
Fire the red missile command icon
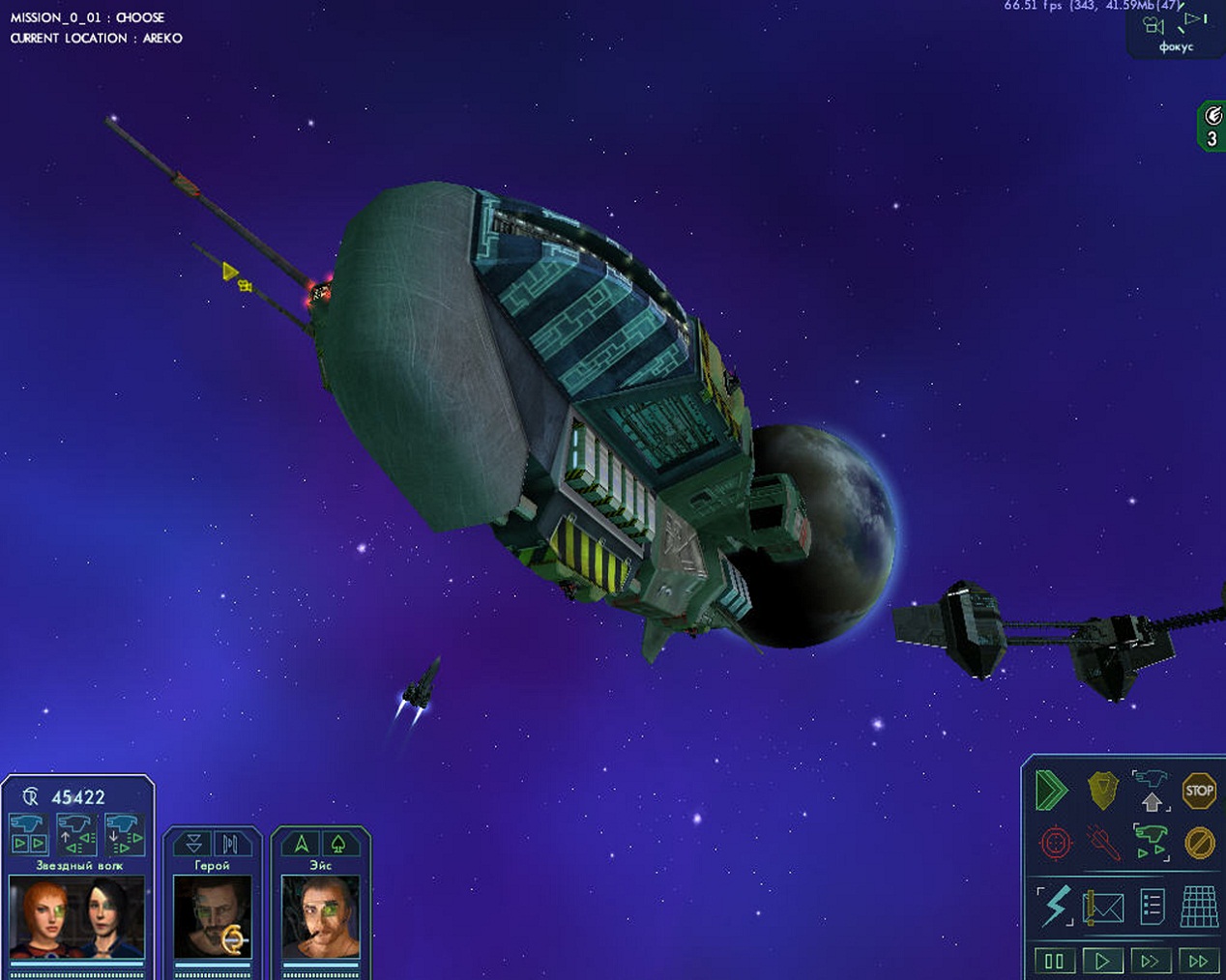pos(1102,843)
